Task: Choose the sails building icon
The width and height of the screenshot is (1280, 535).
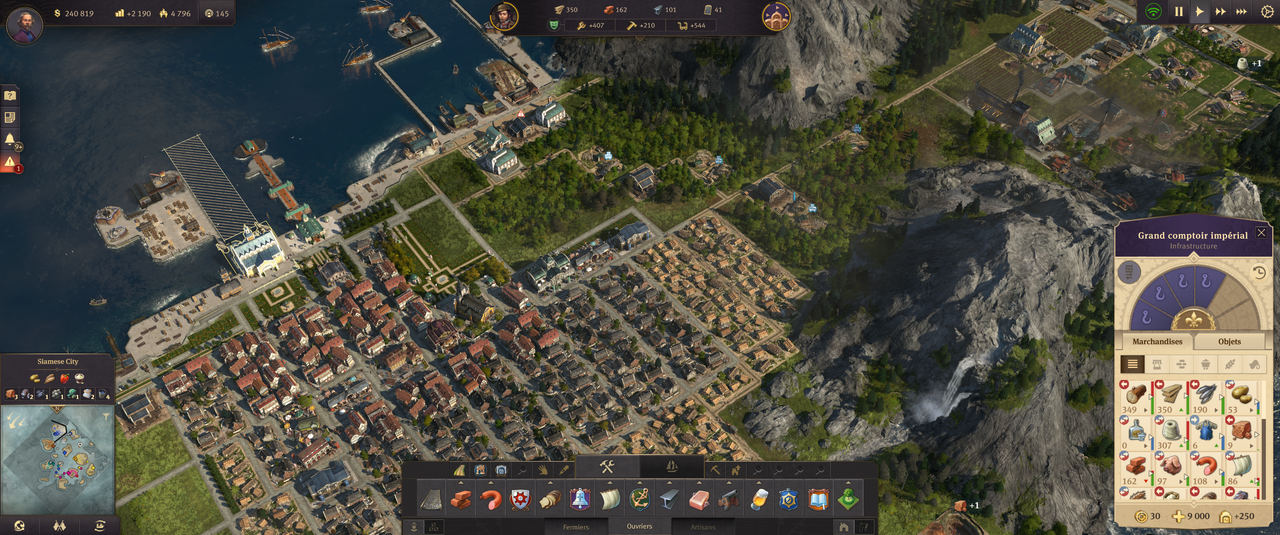Action: coord(610,499)
